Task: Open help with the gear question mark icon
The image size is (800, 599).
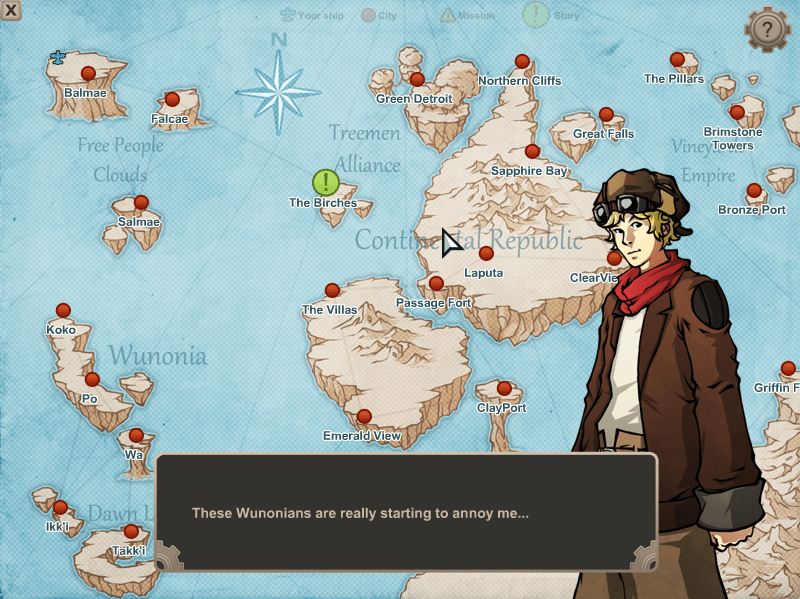Action: click(767, 29)
